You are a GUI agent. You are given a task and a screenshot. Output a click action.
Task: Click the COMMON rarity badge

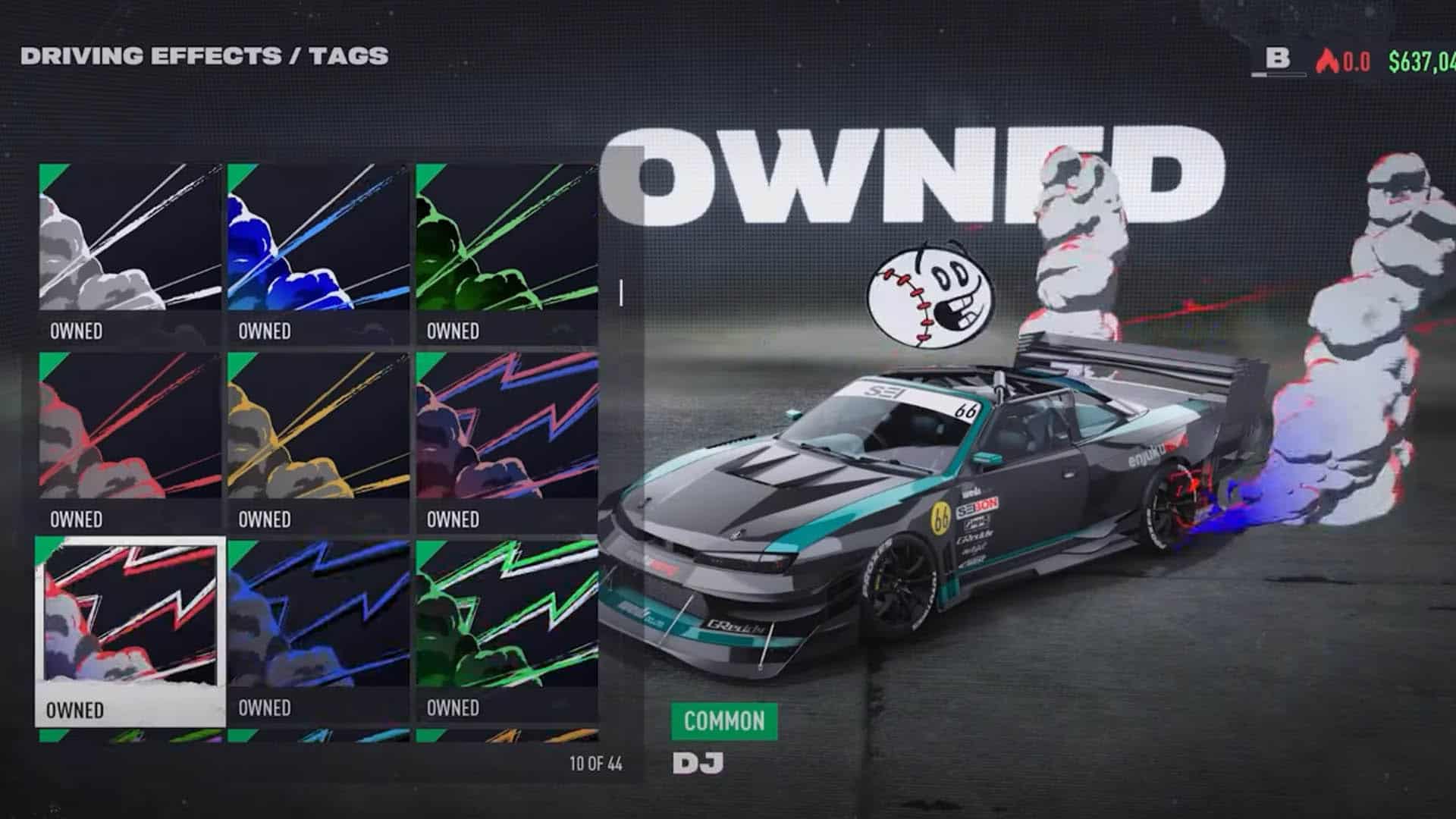[724, 721]
